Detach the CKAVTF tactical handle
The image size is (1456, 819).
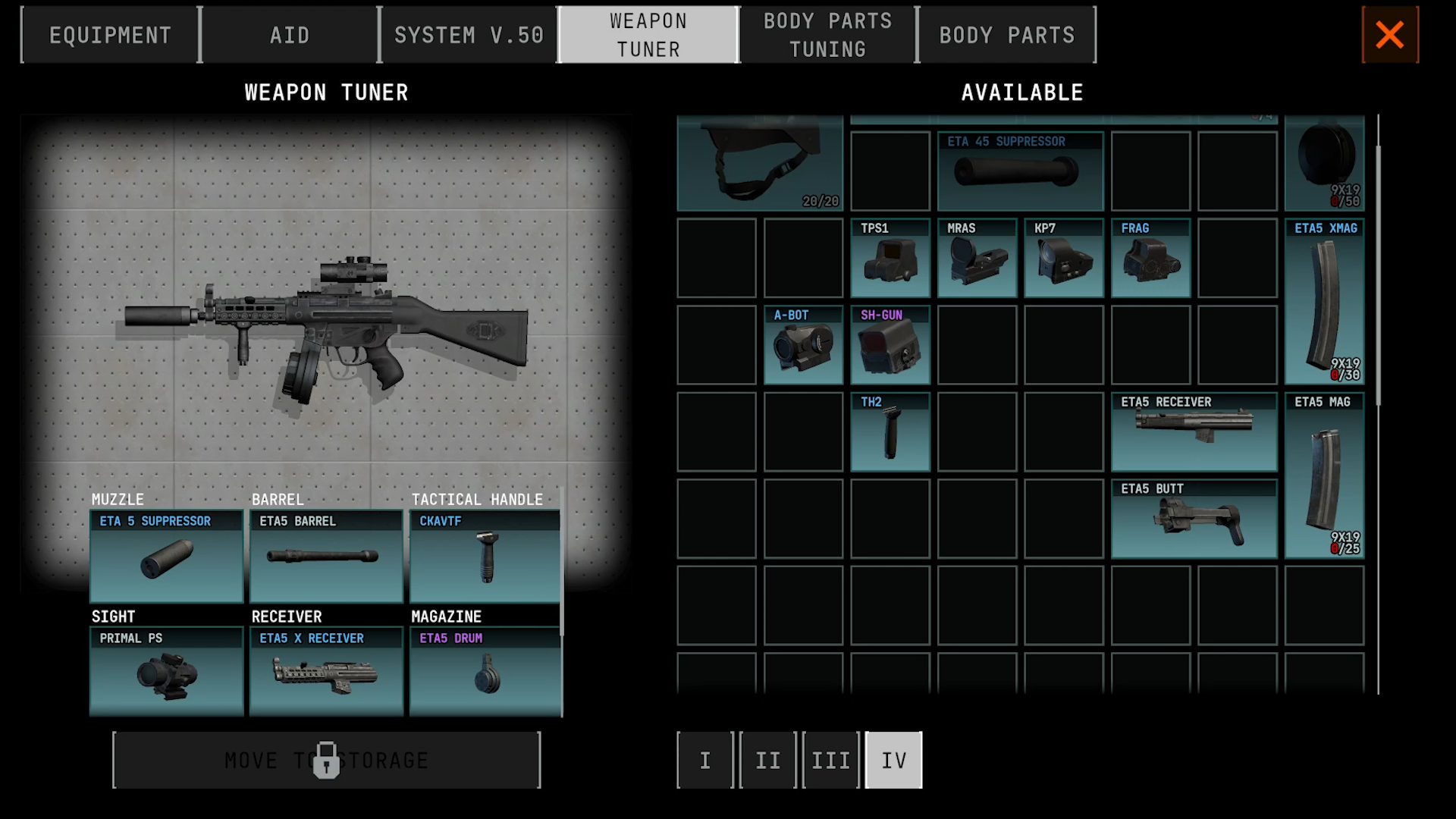485,557
